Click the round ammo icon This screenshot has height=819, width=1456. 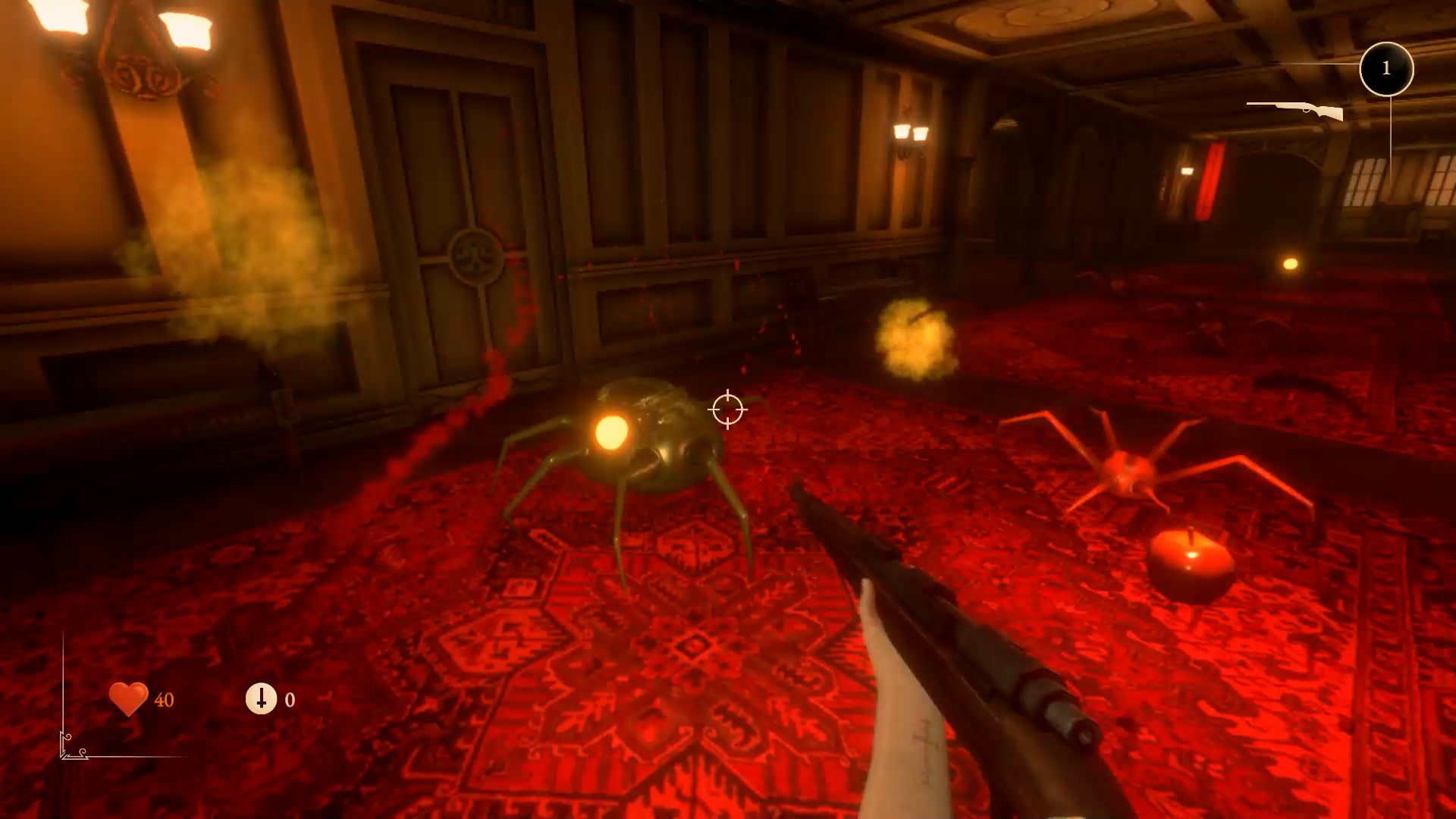(261, 698)
